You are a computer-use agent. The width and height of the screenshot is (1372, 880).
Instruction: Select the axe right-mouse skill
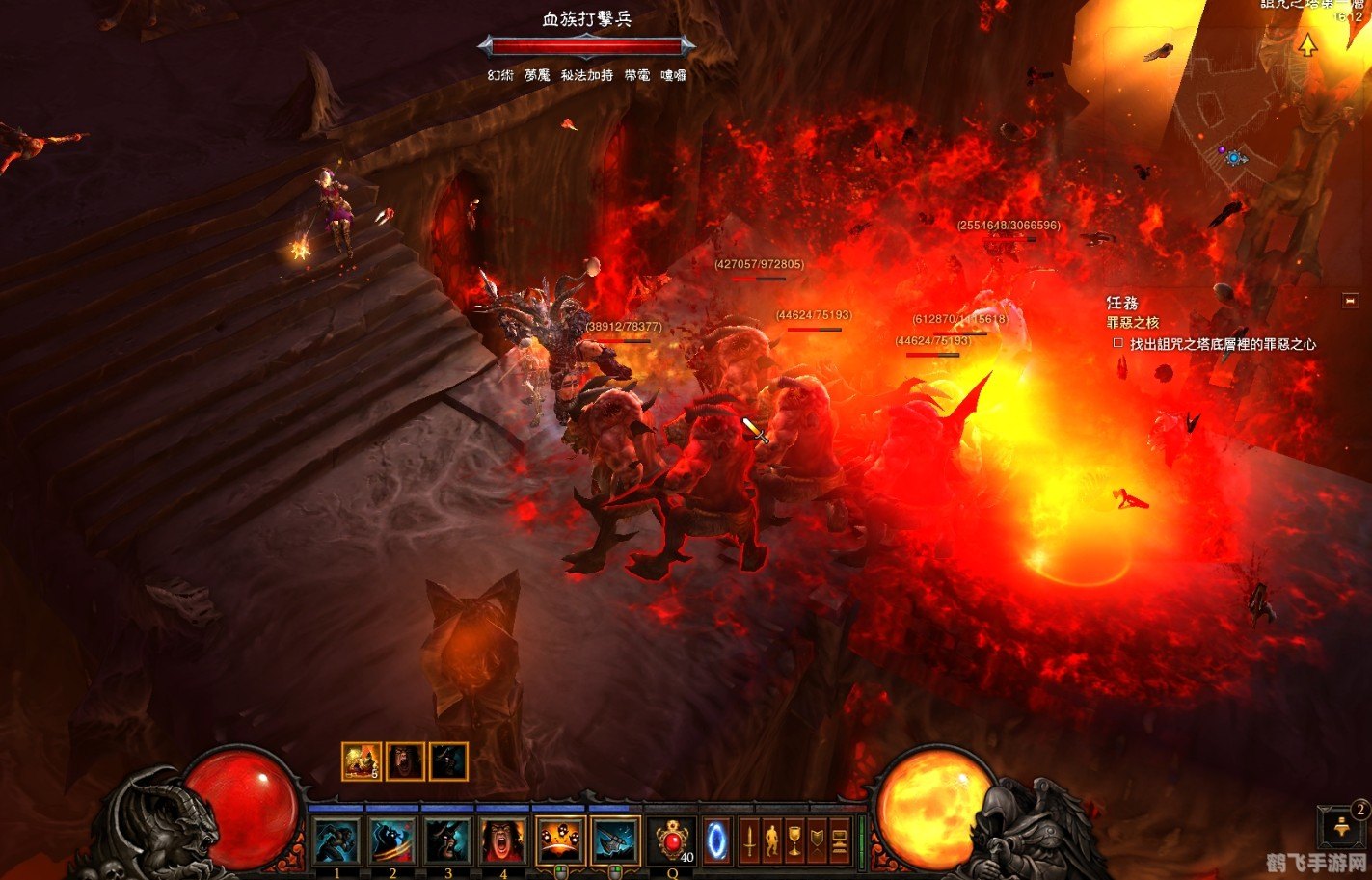click(615, 840)
